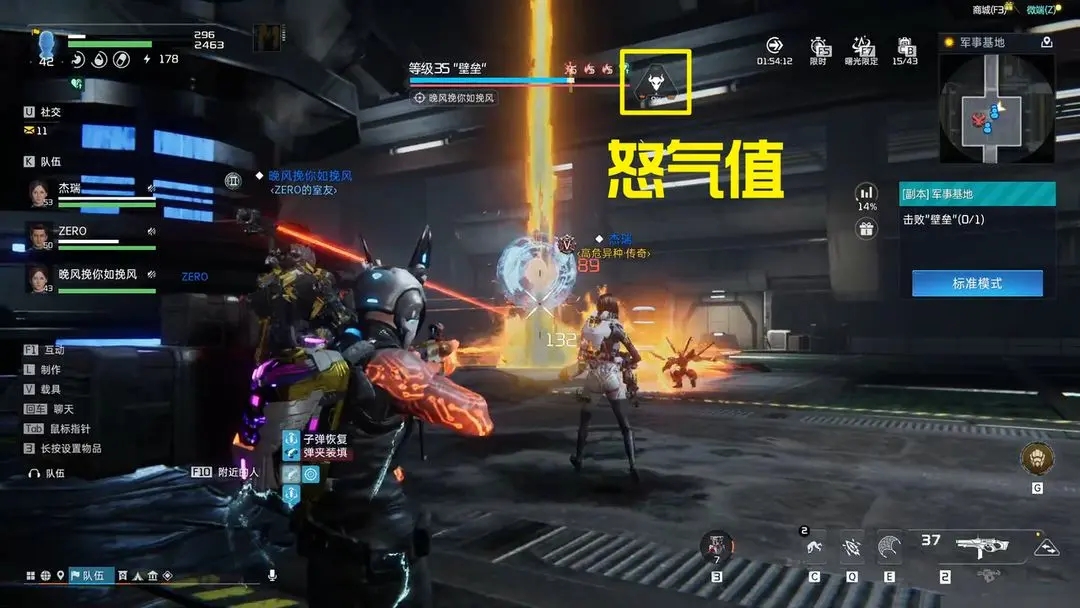Image resolution: width=1080 pixels, height=608 pixels.
Task: Use the consumable item slot showing 7
Action: click(x=716, y=546)
